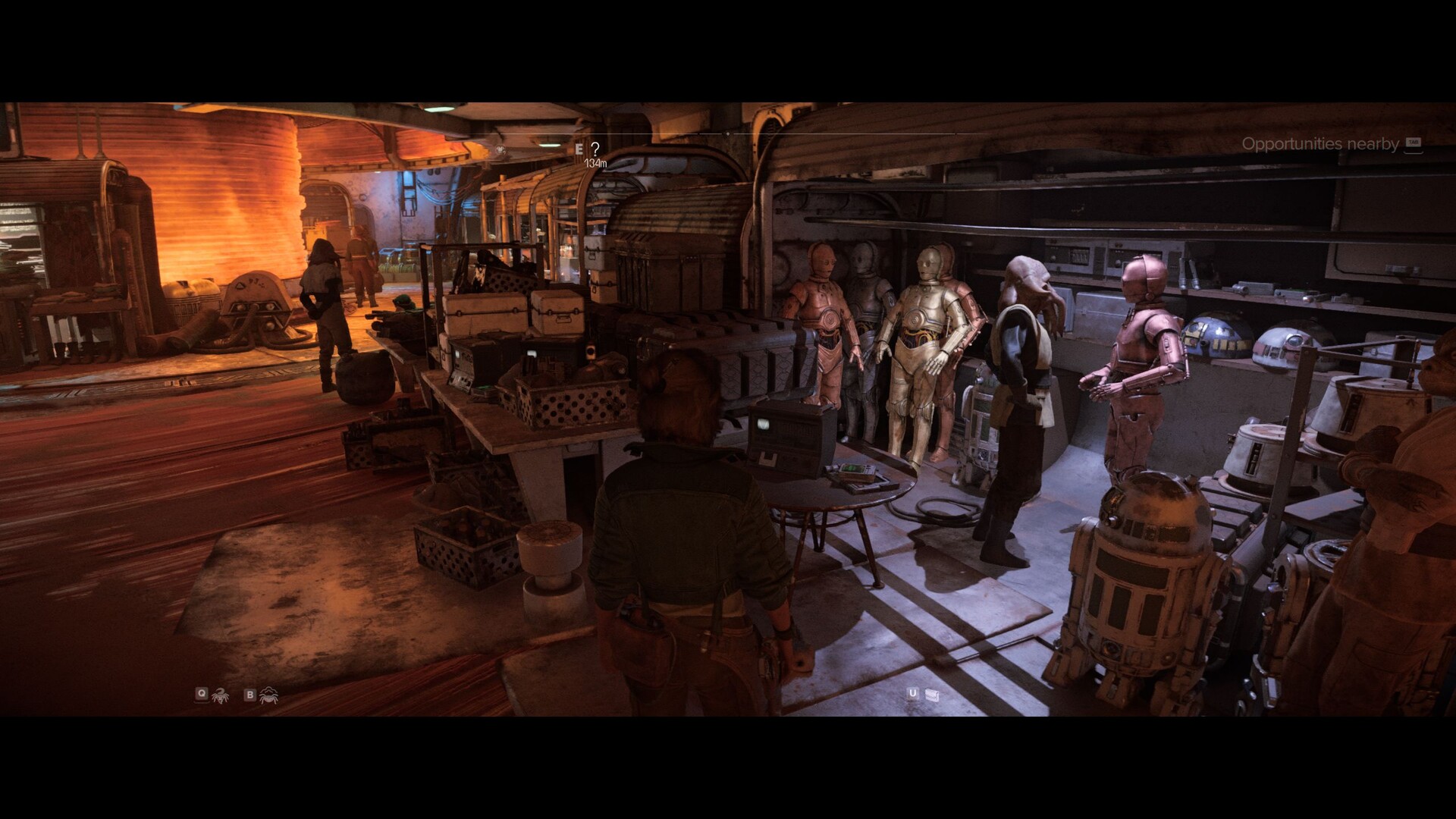Activate the crouching Nix ability icon

[268, 695]
